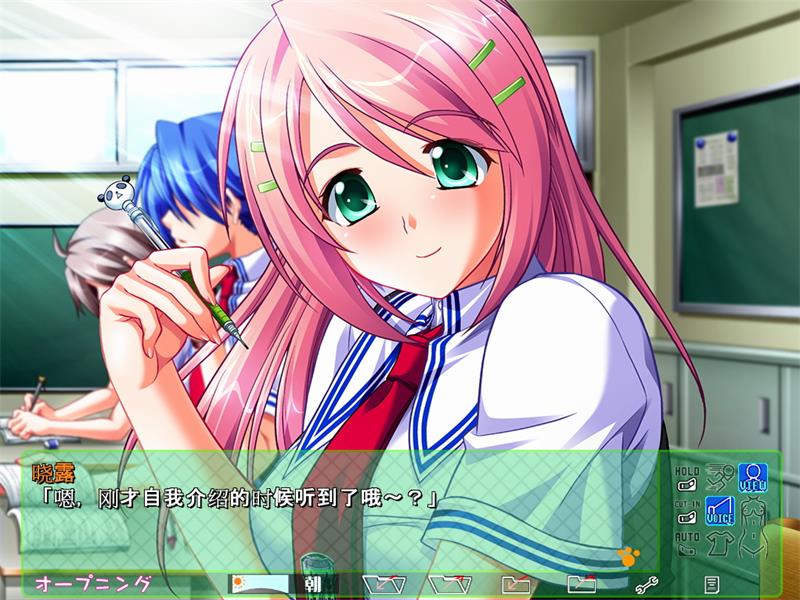The height and width of the screenshot is (600, 800).
Task: Click the orange paw print icon
Action: click(x=628, y=554)
